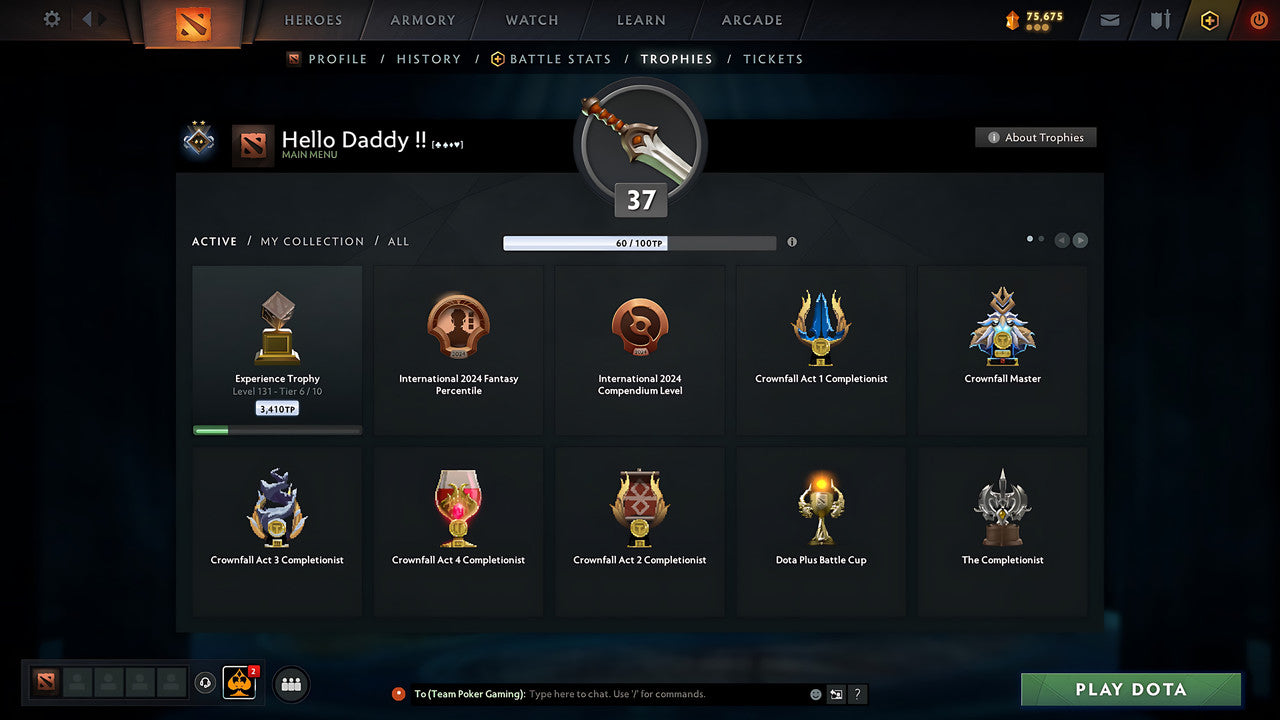This screenshot has height=720, width=1280.
Task: Click the power/logout icon
Action: [1258, 19]
